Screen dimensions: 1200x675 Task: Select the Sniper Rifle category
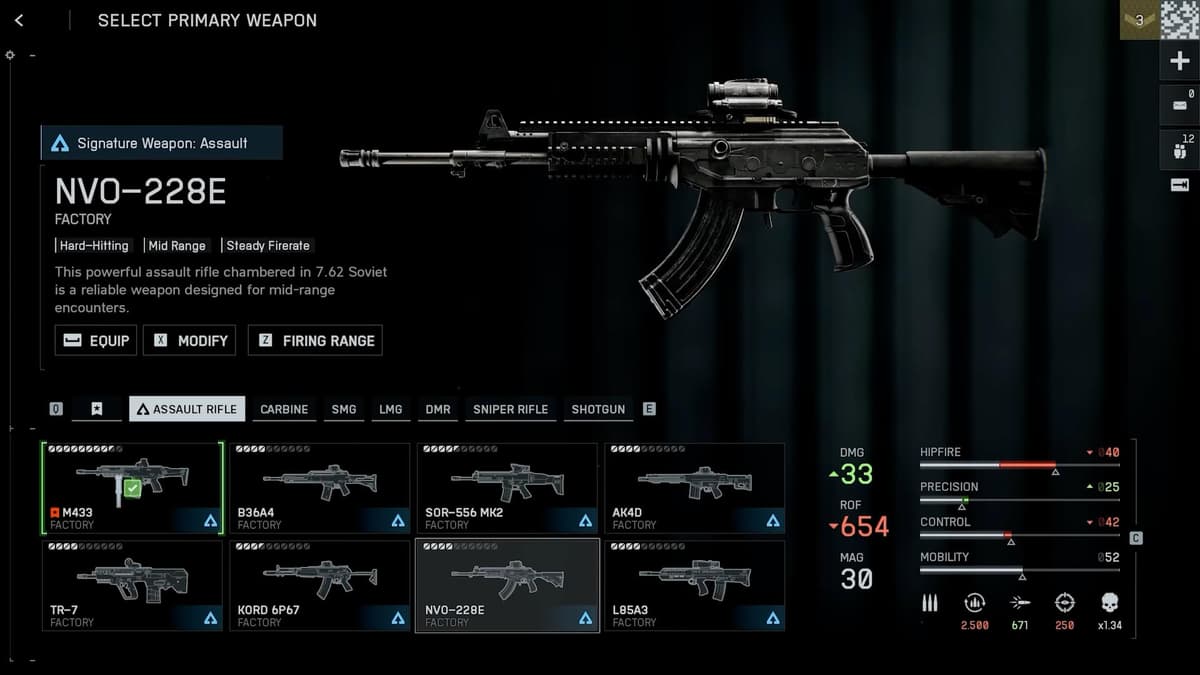(510, 409)
